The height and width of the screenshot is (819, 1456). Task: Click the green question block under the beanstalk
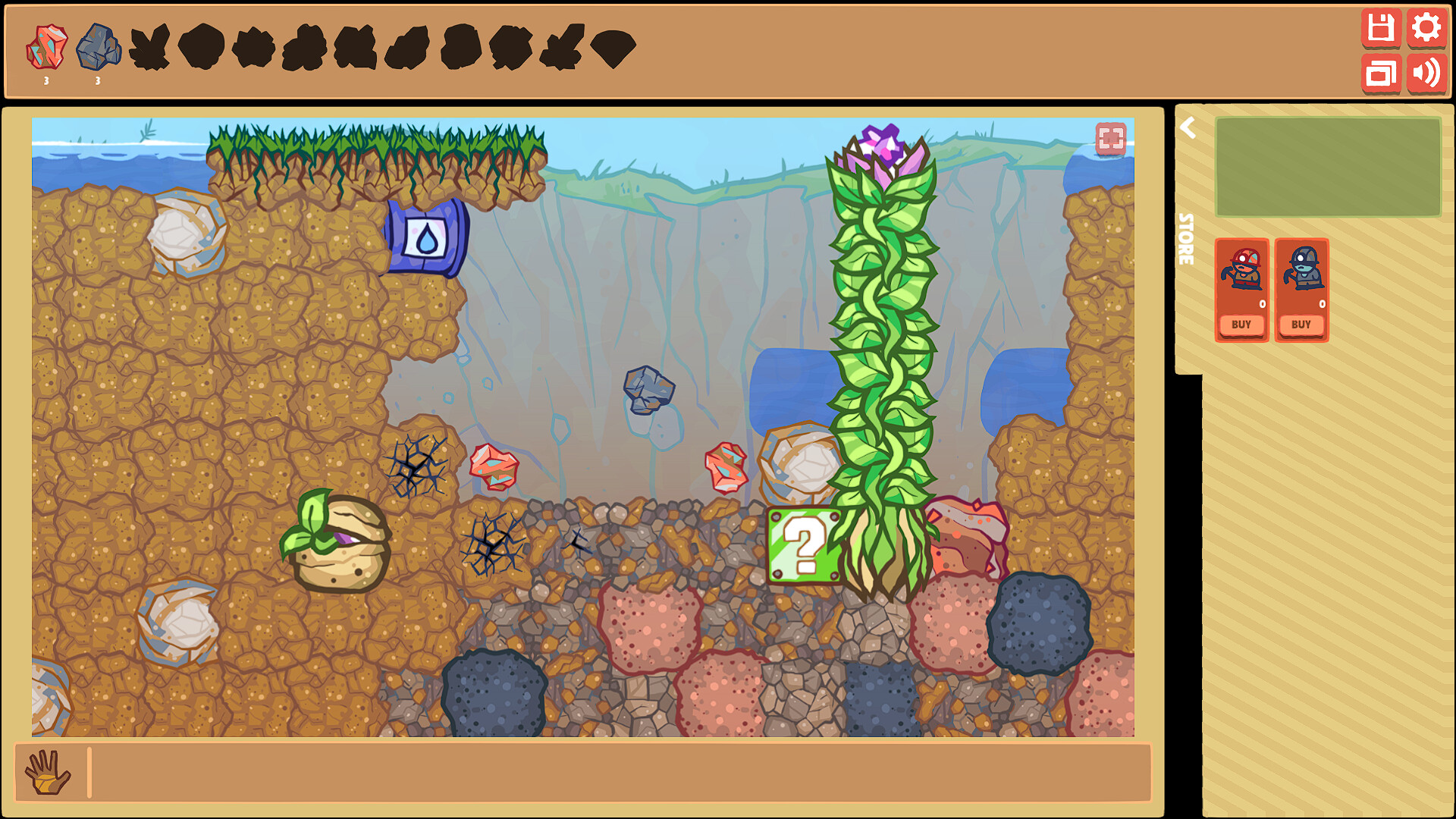pyautogui.click(x=802, y=544)
